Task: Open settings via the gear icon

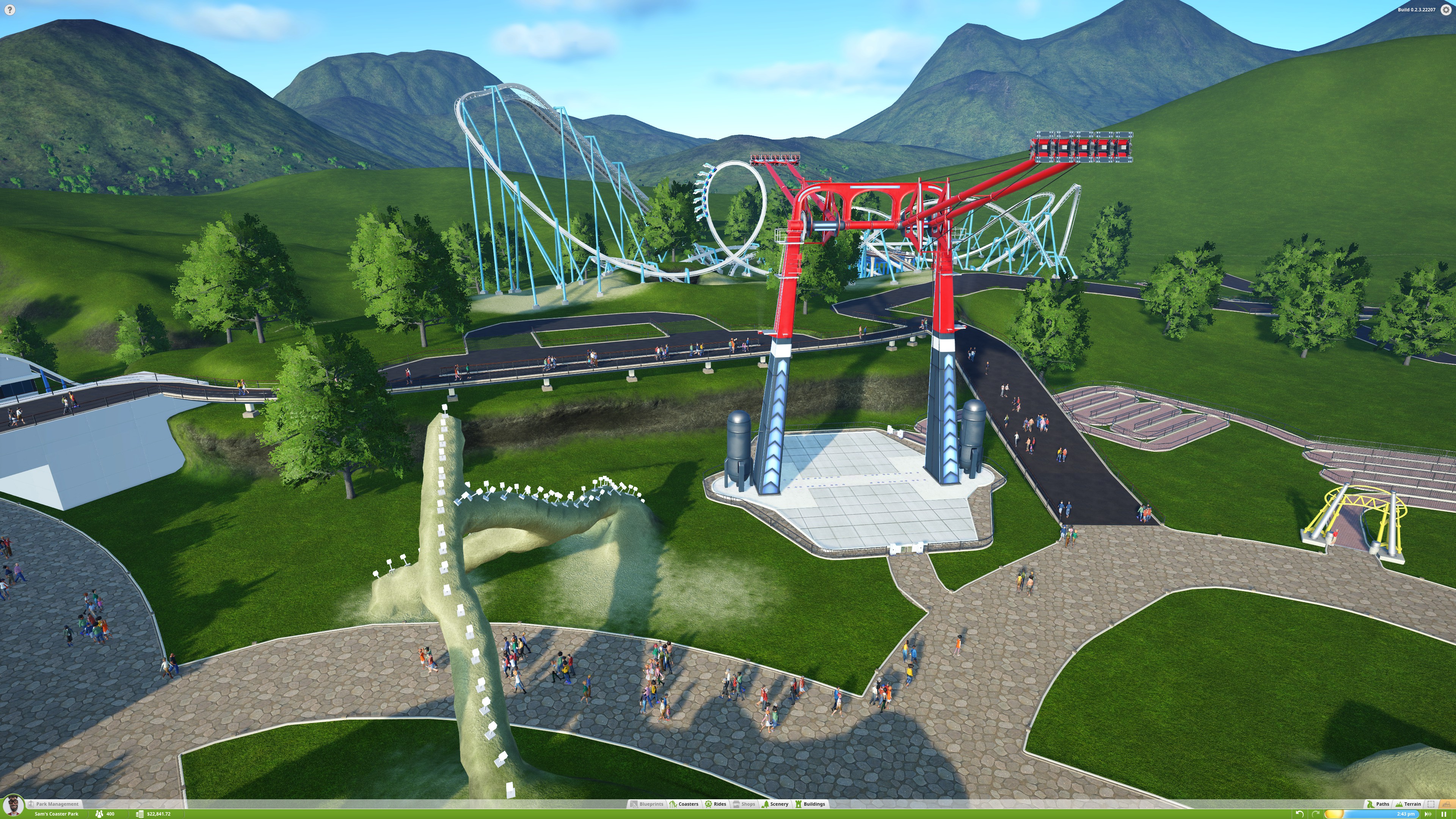Action: (1447, 9)
